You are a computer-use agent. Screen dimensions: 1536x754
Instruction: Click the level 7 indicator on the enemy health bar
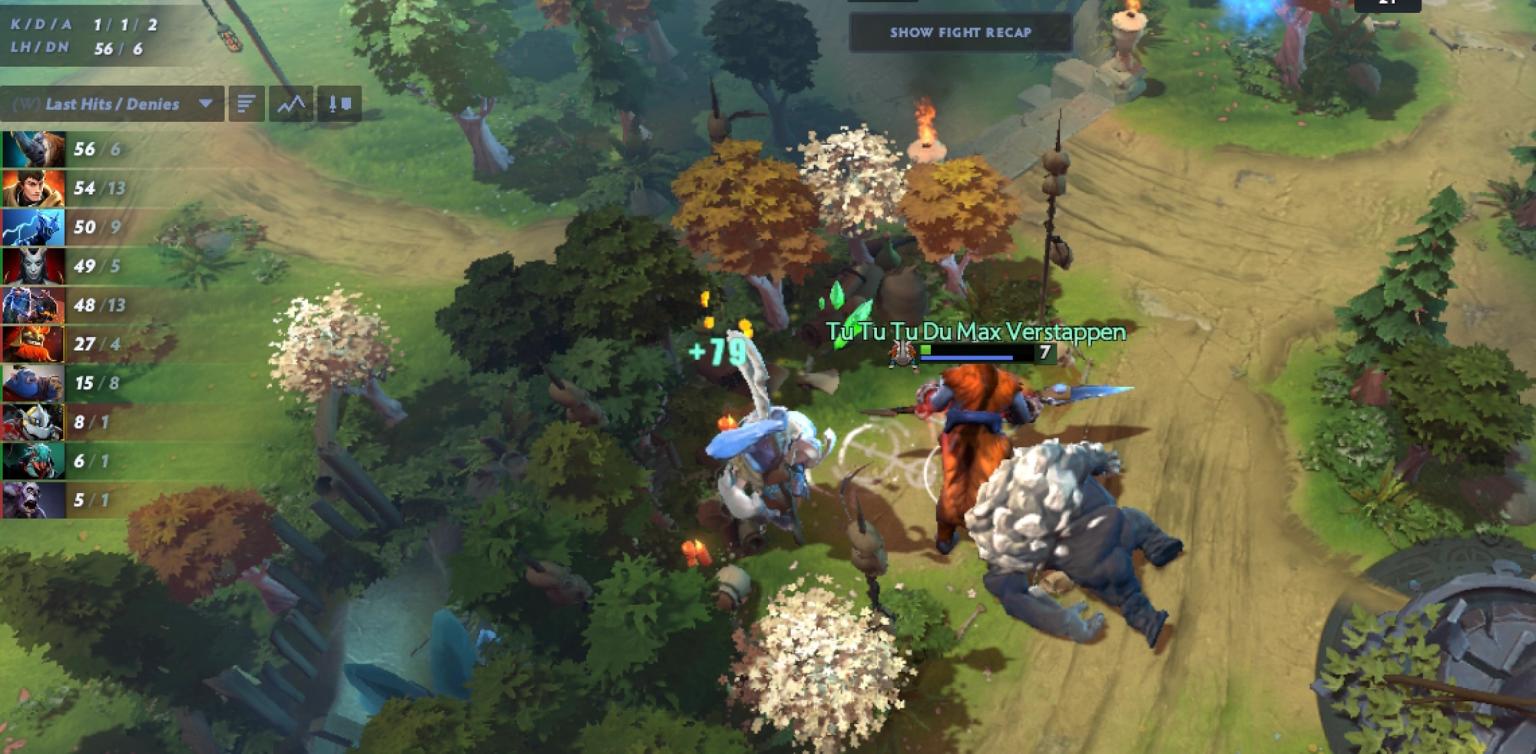(x=1044, y=352)
